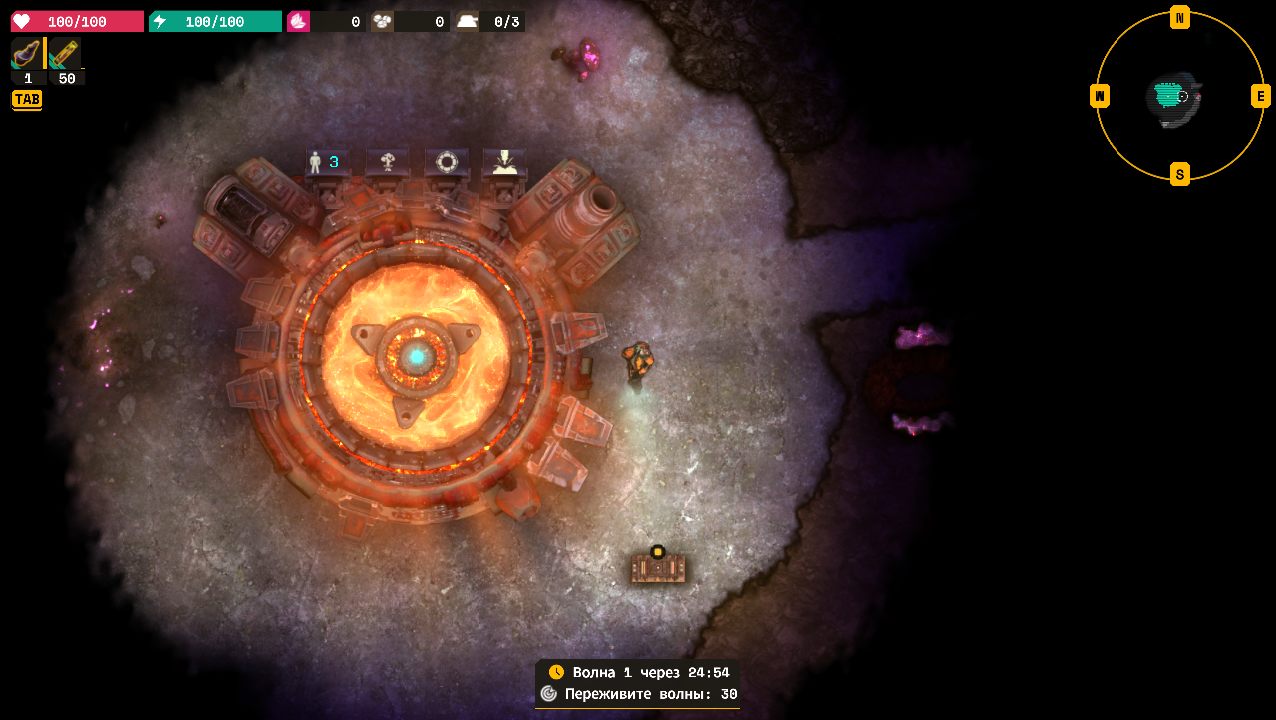Viewport: 1276px width, 720px height.
Task: Open the colonist panel showing 3
Action: click(324, 162)
